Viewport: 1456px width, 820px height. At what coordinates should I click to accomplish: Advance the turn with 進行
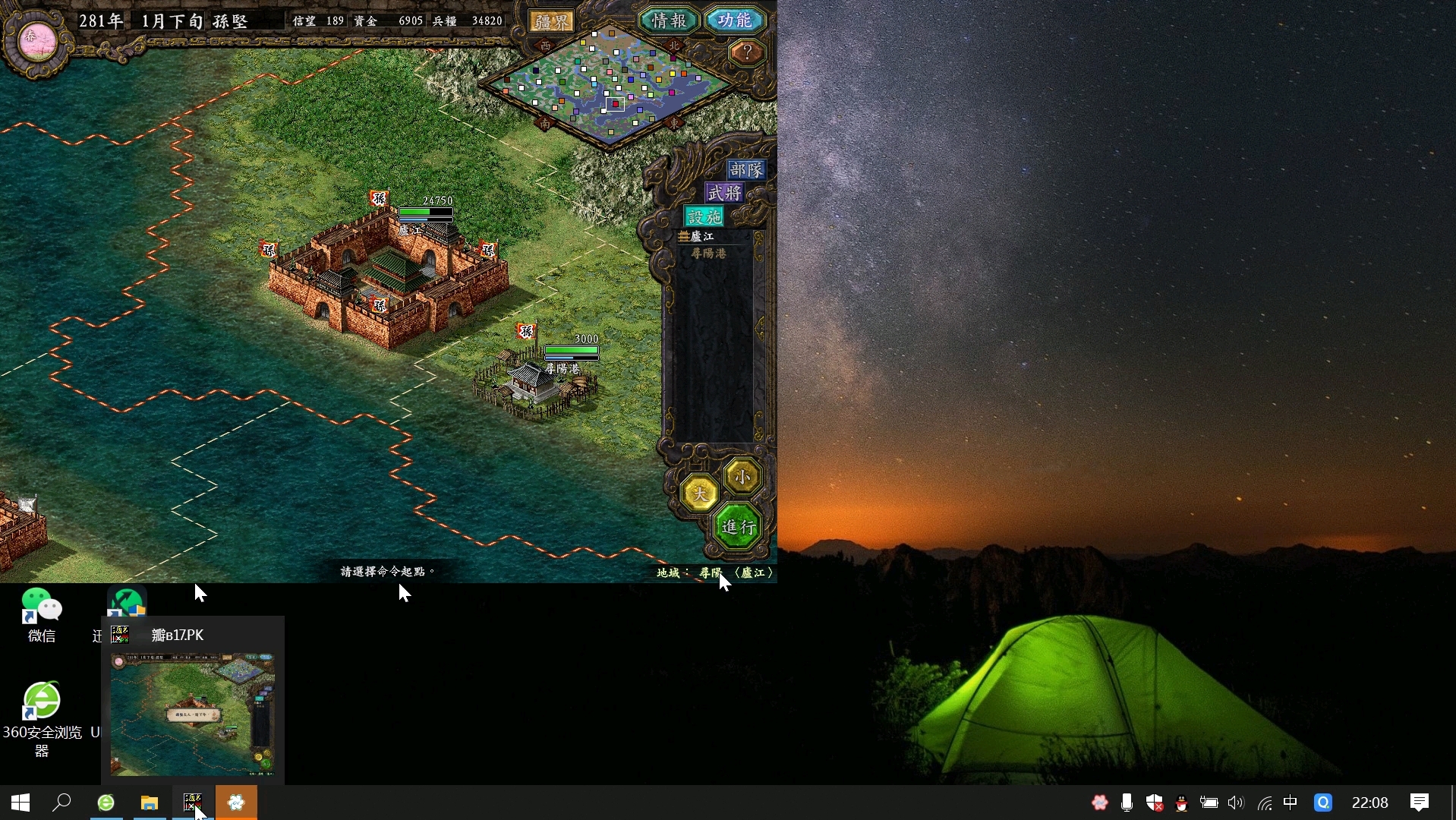click(738, 526)
